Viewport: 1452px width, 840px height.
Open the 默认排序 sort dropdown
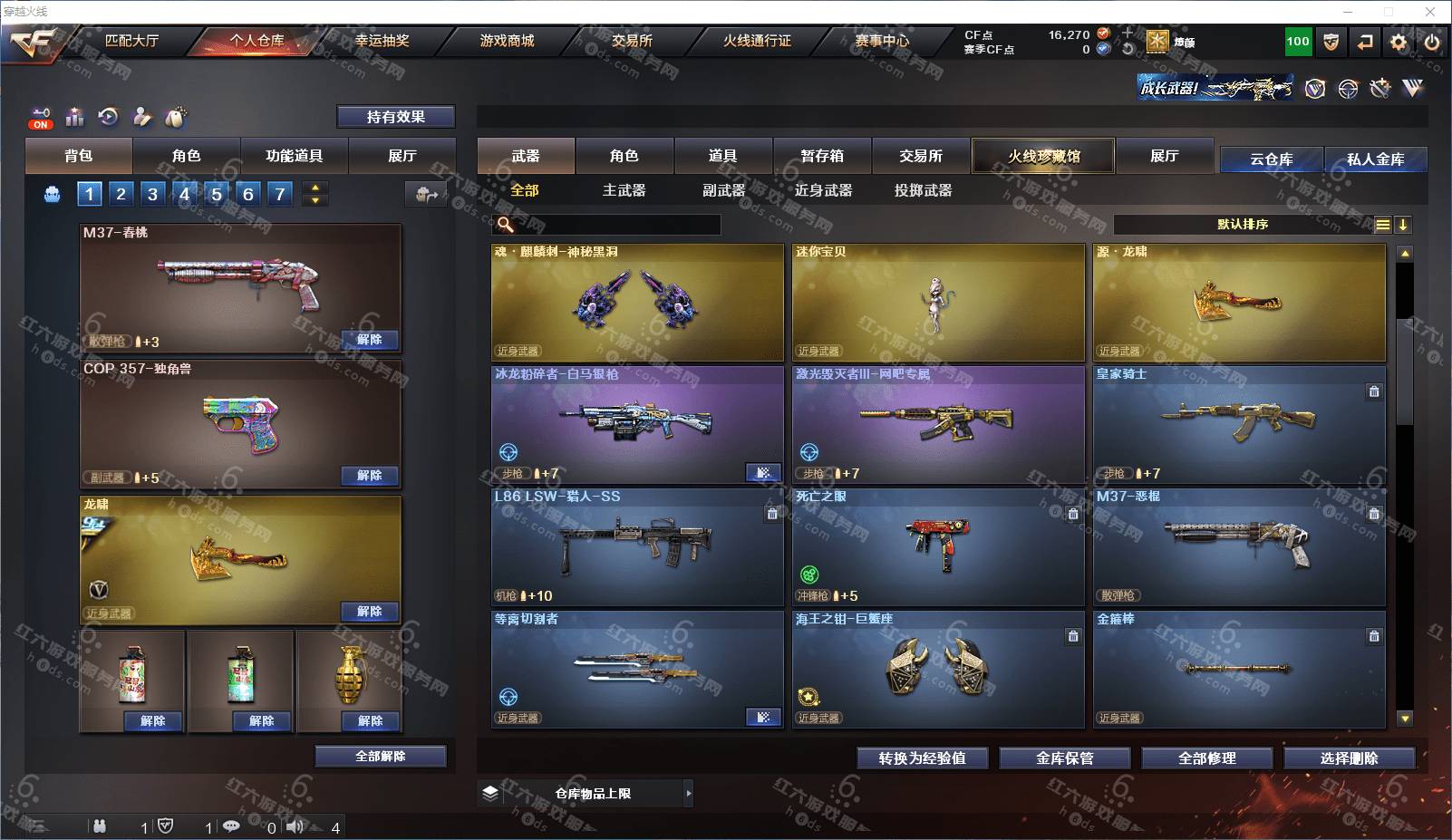[1242, 225]
